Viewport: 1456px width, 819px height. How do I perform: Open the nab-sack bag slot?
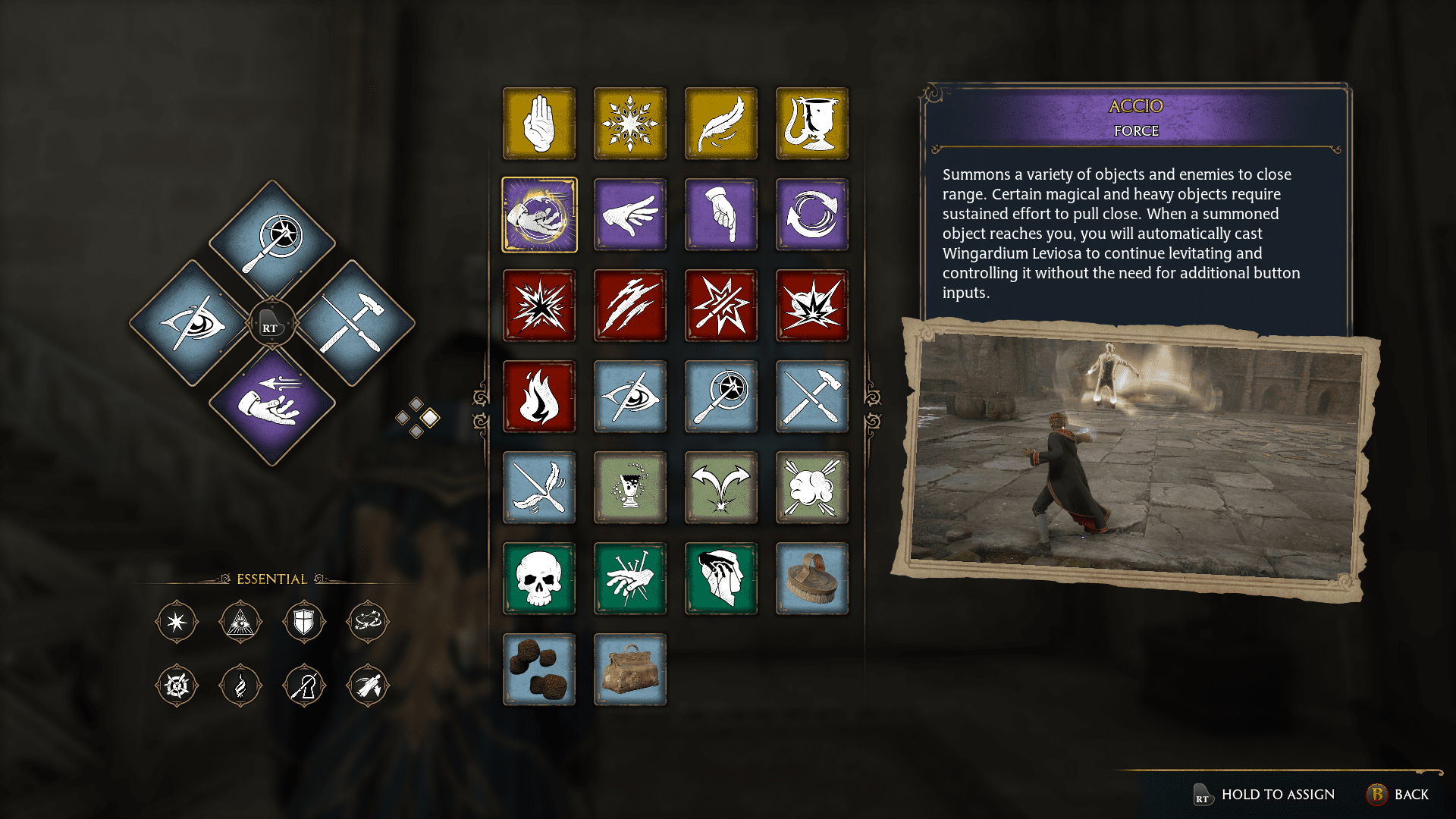coord(630,670)
